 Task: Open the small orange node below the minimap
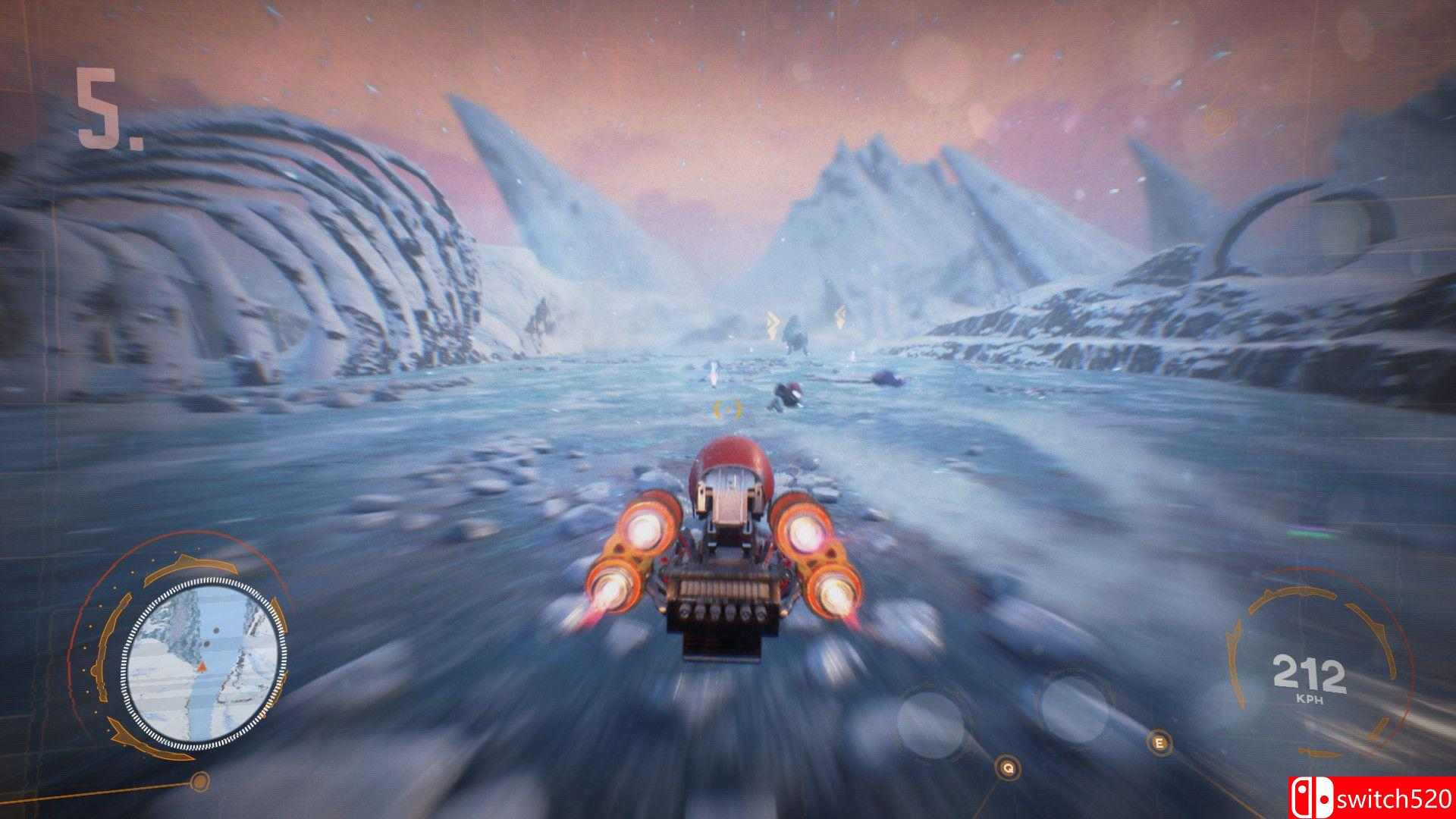tap(200, 782)
